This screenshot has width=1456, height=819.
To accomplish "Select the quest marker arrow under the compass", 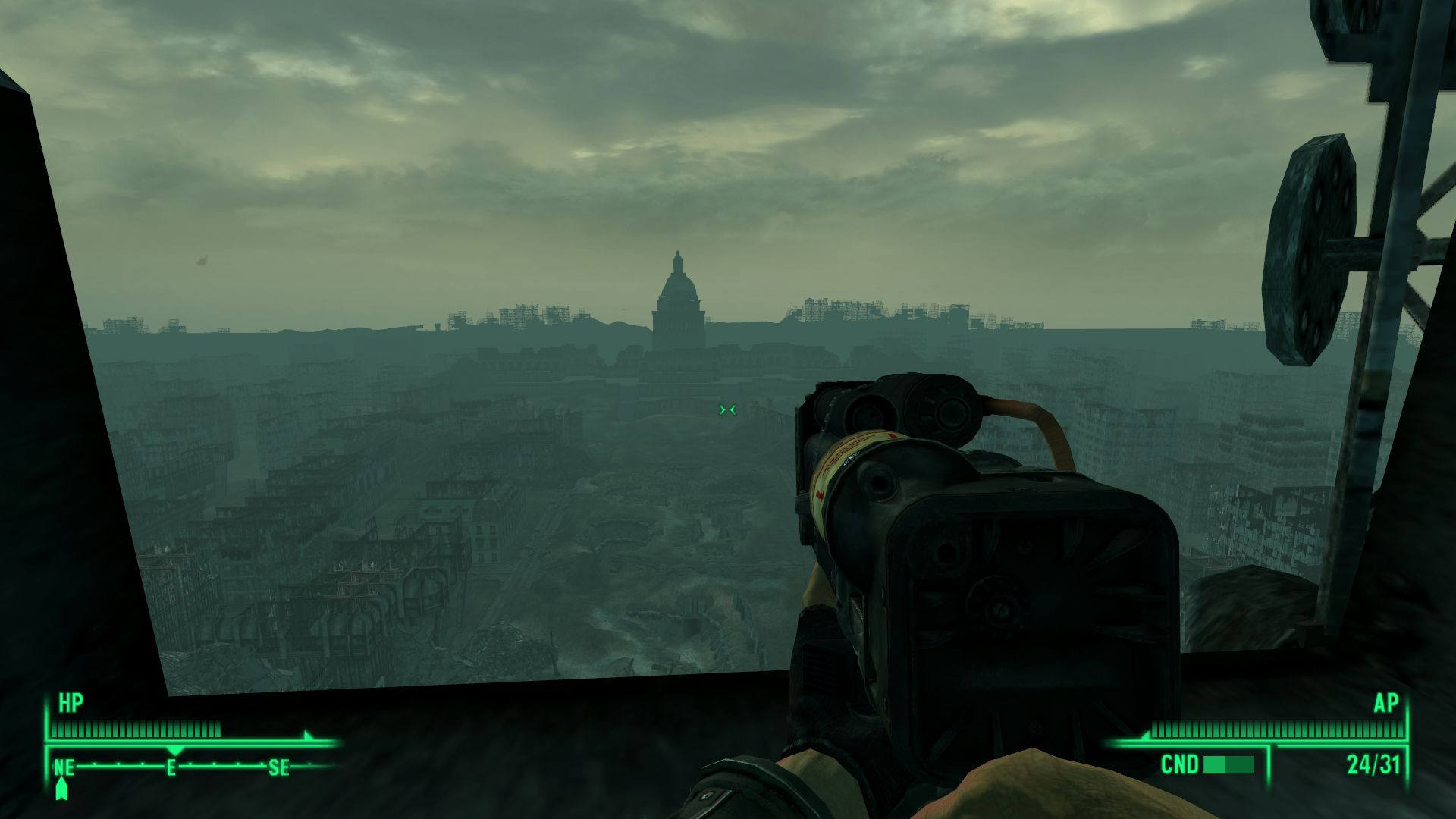I will pyautogui.click(x=62, y=789).
